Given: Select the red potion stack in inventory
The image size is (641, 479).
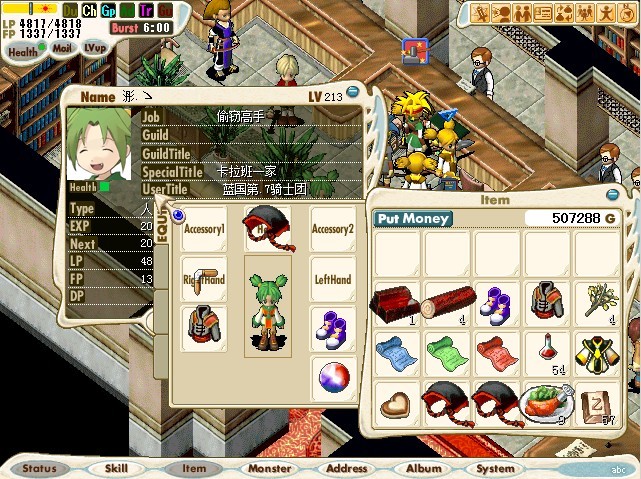Looking at the screenshot, I should (546, 353).
